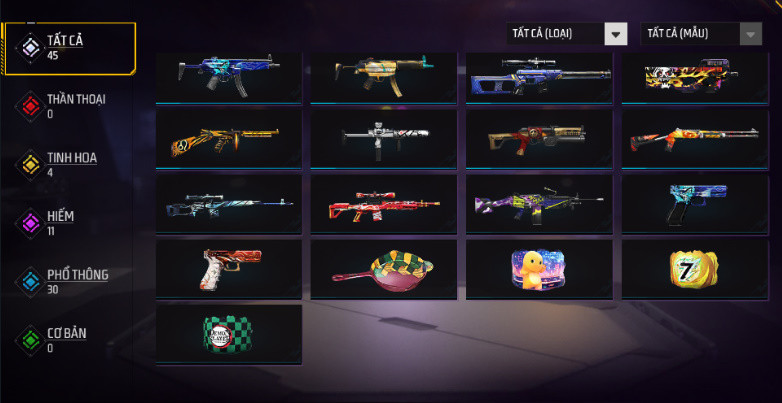Viewport: 782px width, 403px height.
Task: Choose the black and white submachine gun
Action: point(384,138)
